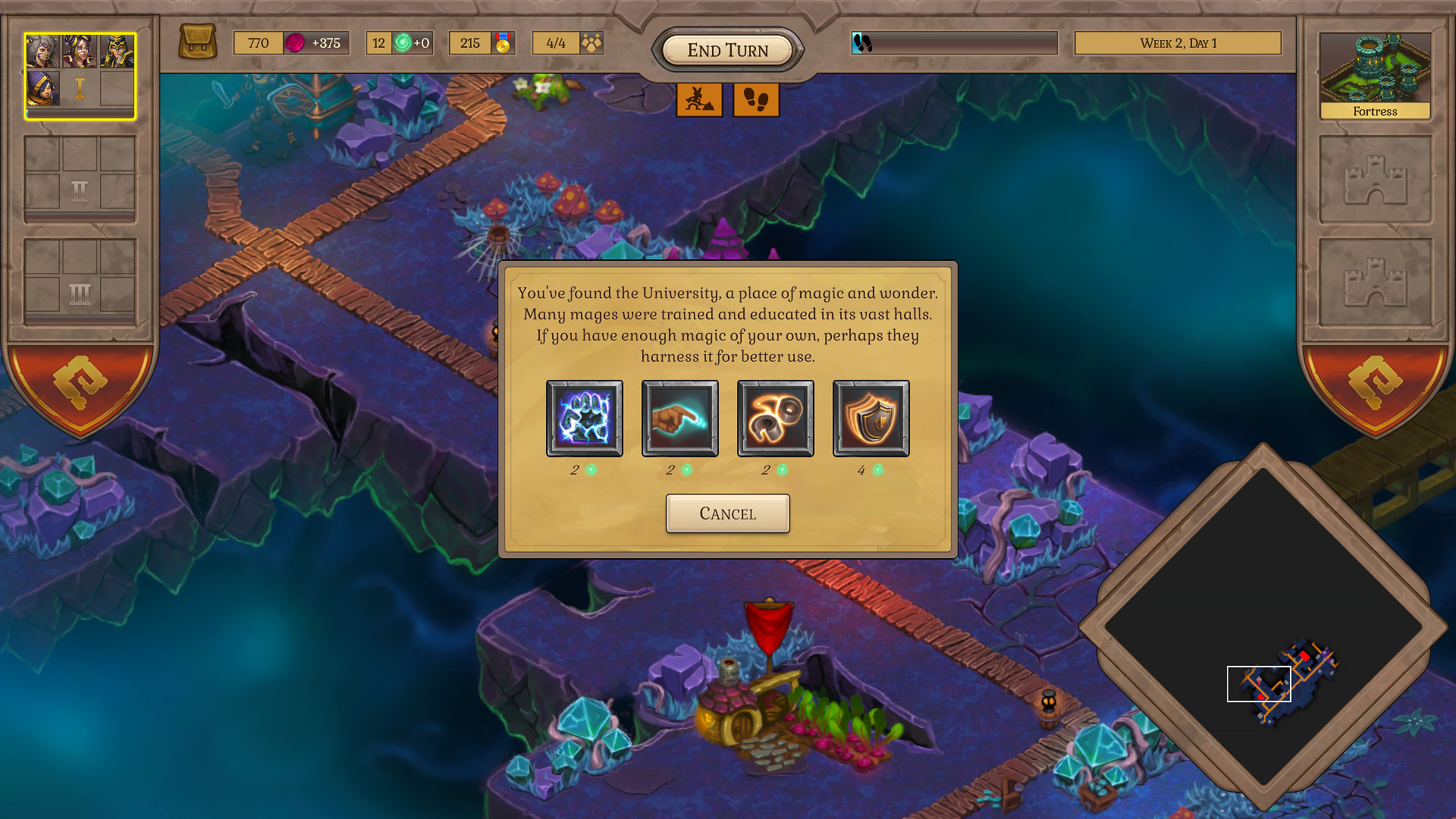Cast the lightning fist spell
Viewport: 1456px width, 819px height.
point(584,418)
